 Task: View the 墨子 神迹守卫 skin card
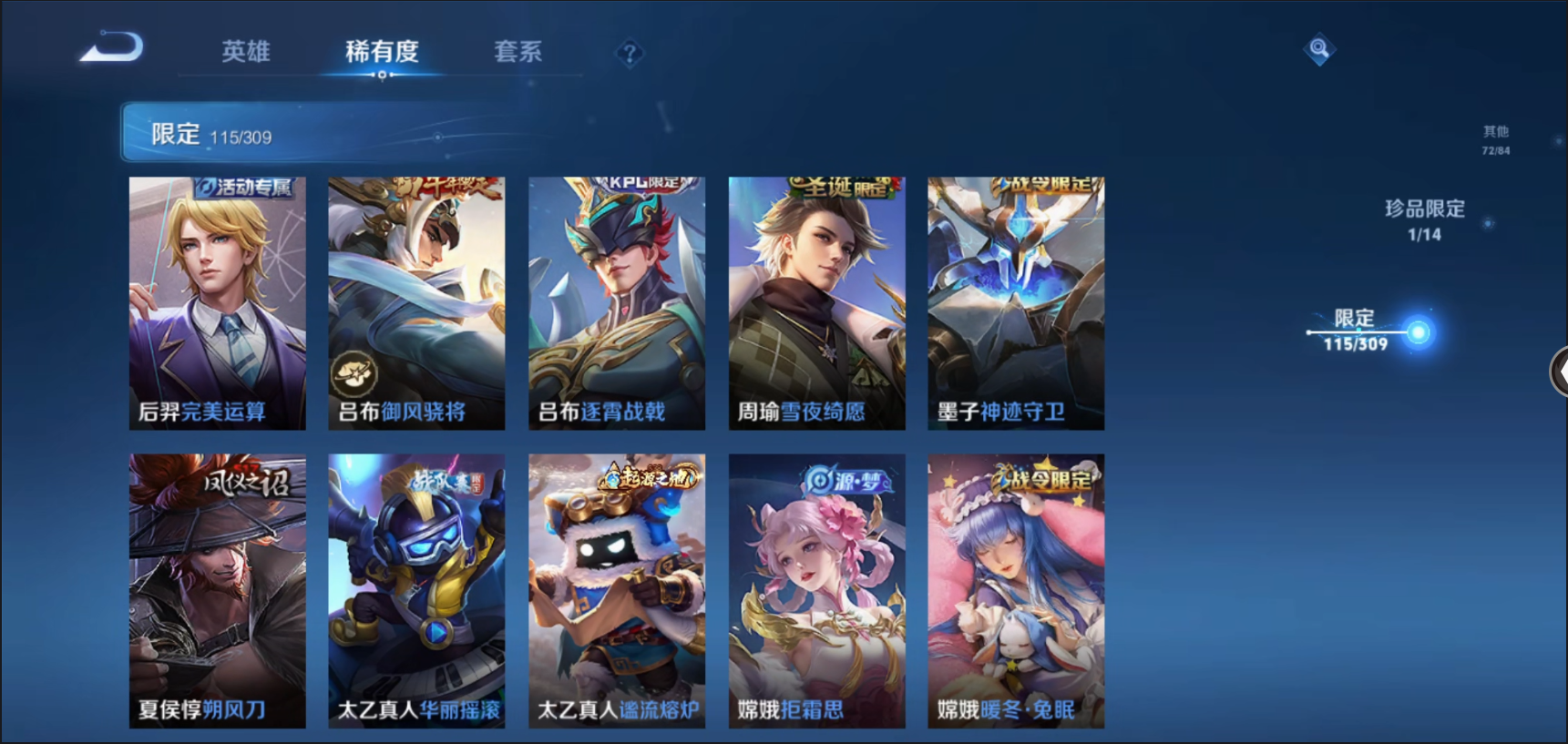1016,303
